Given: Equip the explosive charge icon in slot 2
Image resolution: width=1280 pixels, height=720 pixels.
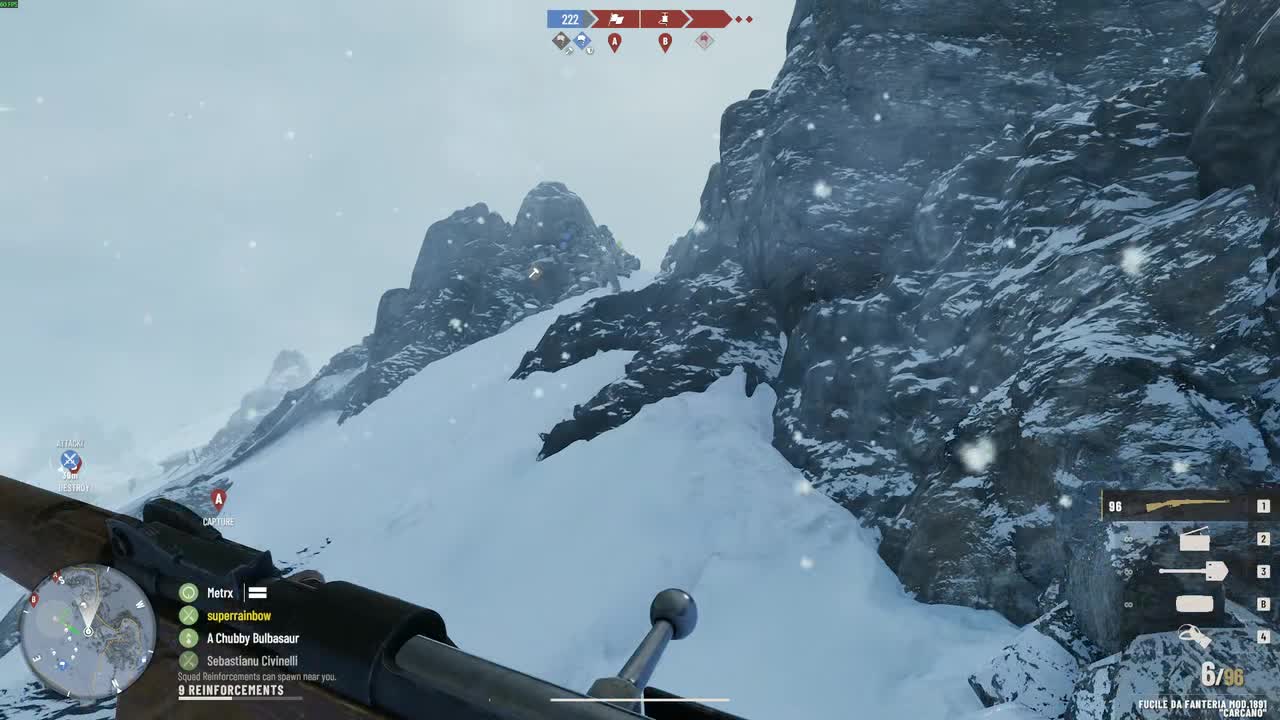Looking at the screenshot, I should [x=1196, y=540].
